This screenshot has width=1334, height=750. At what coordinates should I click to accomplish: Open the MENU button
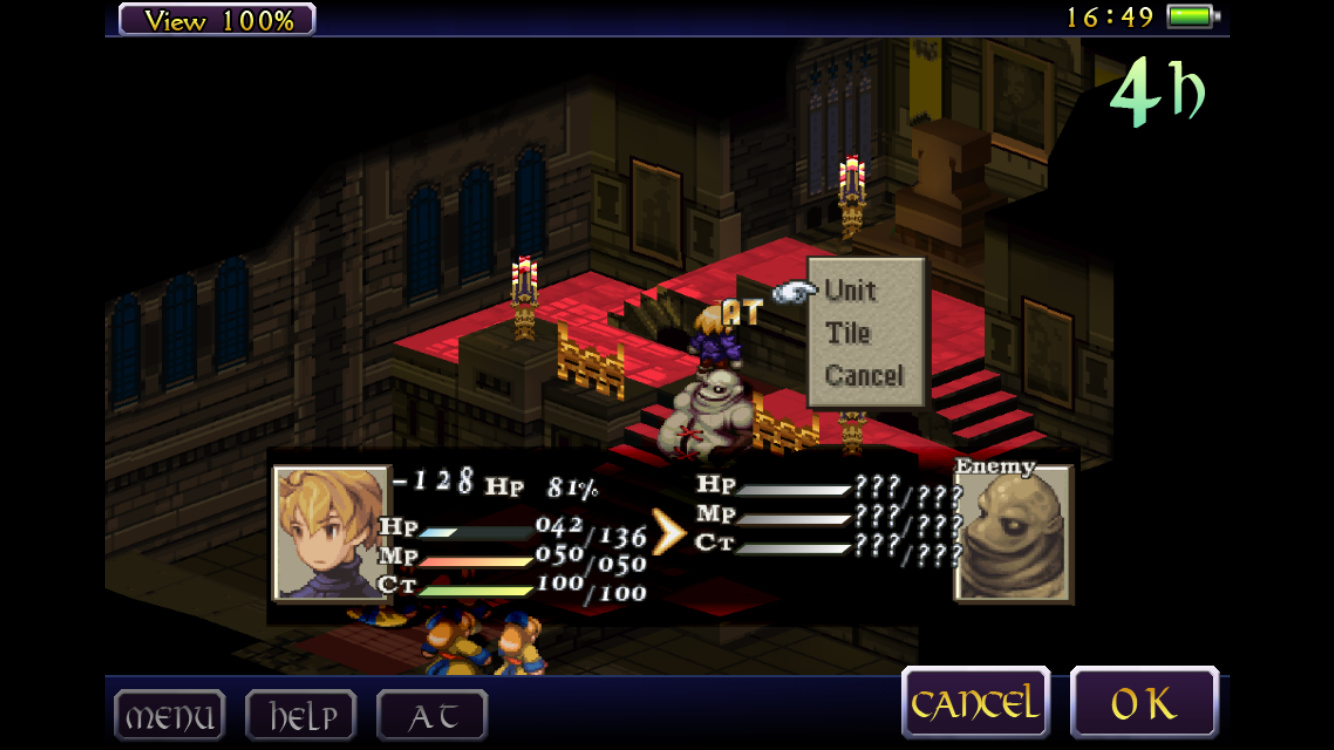(x=169, y=716)
